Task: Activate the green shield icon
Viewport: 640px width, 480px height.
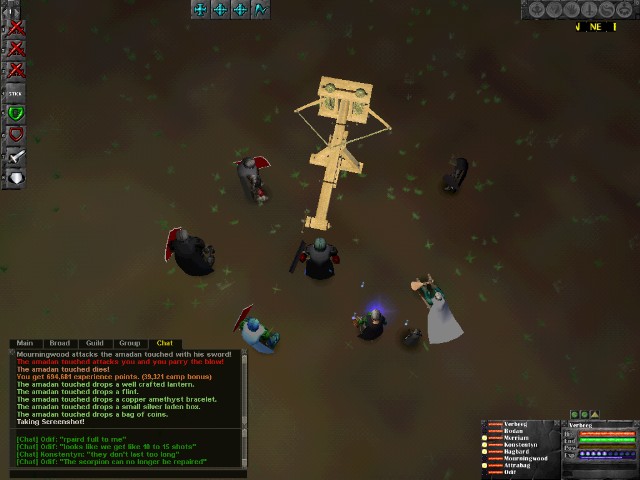Action: coord(15,113)
